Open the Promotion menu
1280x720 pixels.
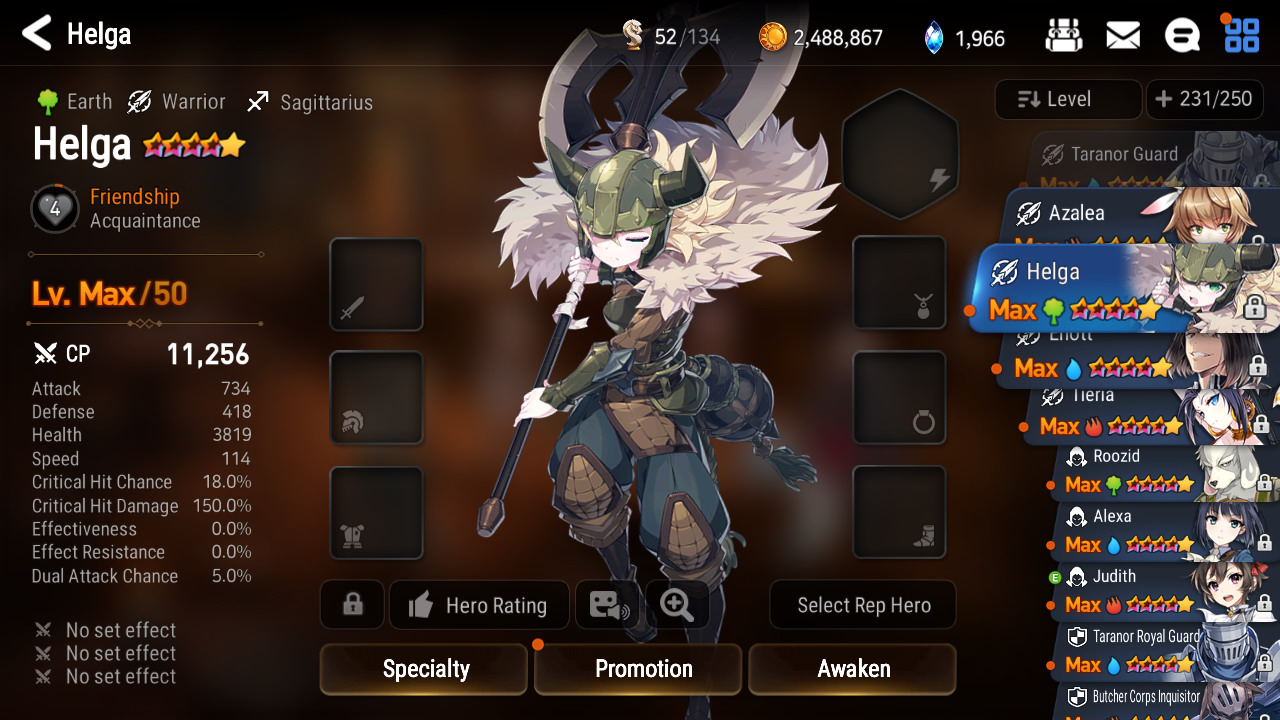click(638, 669)
